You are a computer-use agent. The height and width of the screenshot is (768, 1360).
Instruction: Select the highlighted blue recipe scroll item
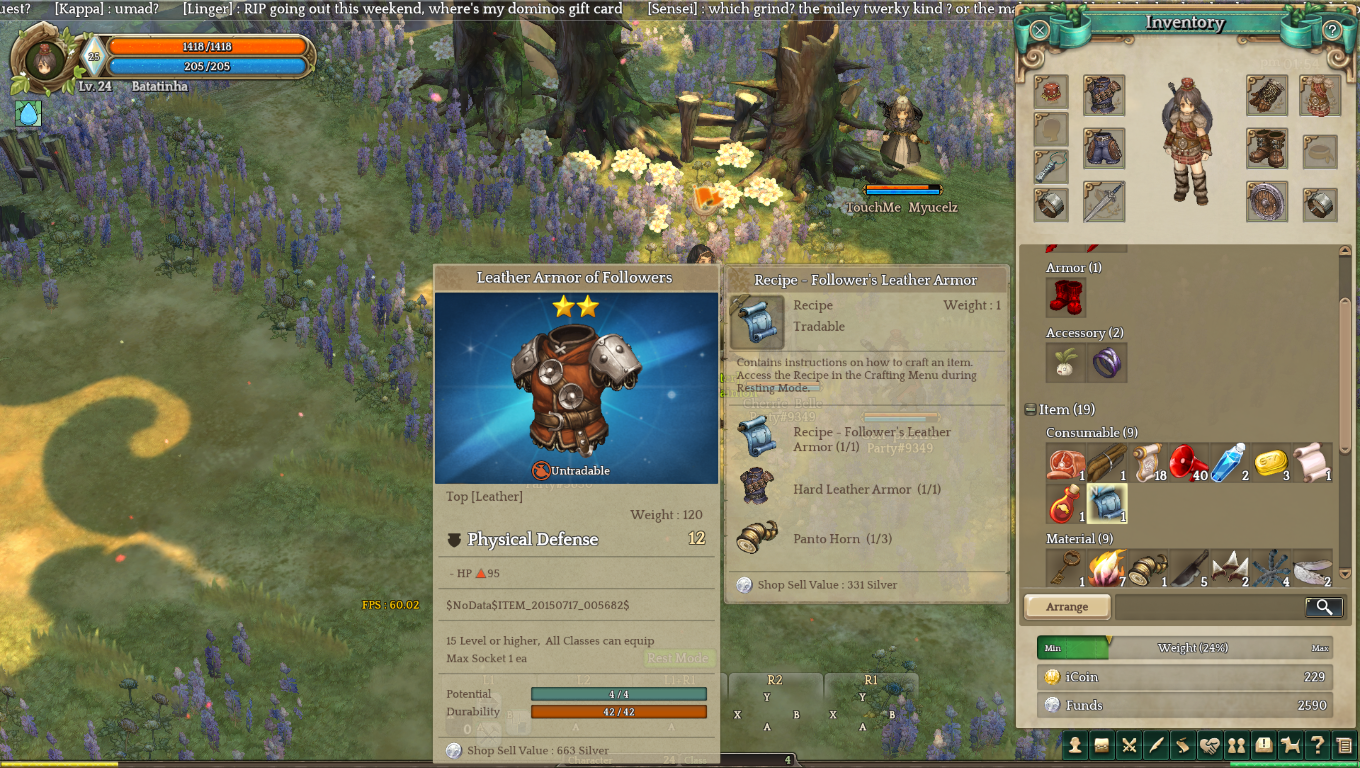click(1107, 503)
